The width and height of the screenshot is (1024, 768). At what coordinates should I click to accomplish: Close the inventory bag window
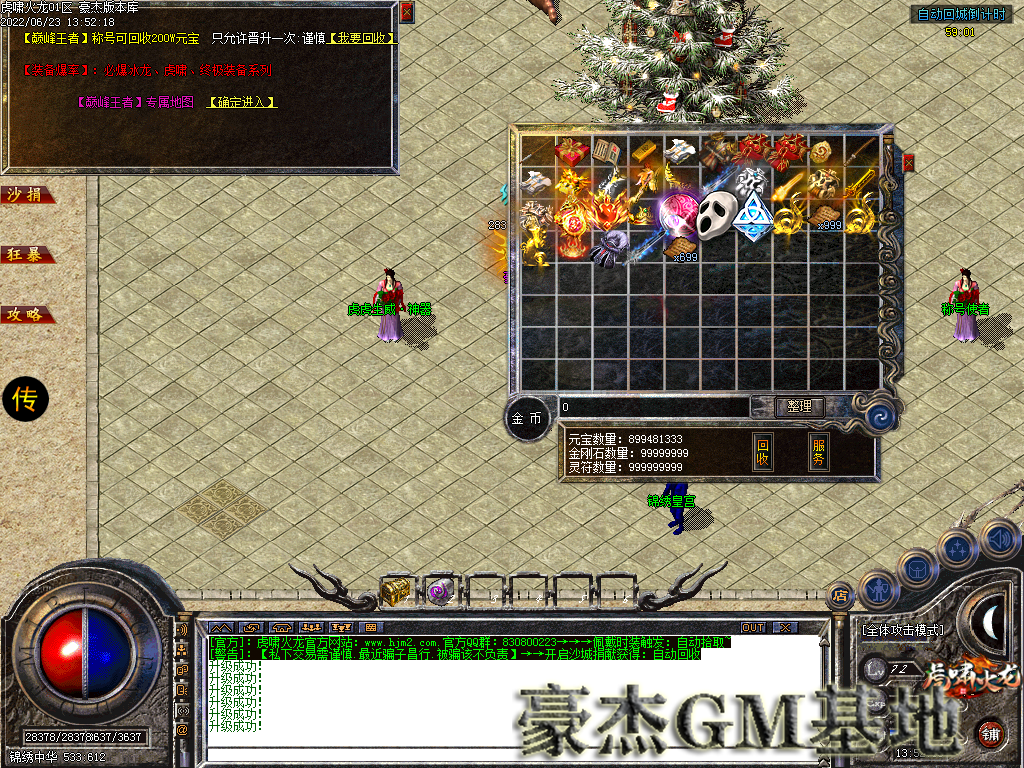908,162
